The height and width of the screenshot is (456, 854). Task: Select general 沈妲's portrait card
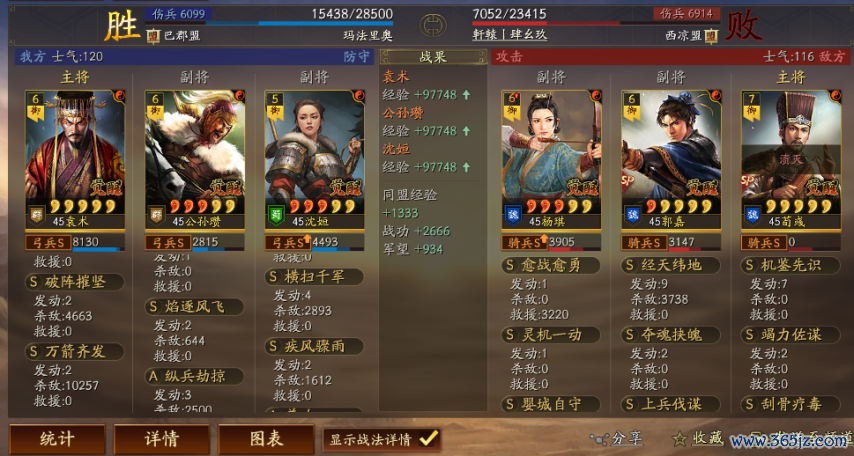(308, 156)
